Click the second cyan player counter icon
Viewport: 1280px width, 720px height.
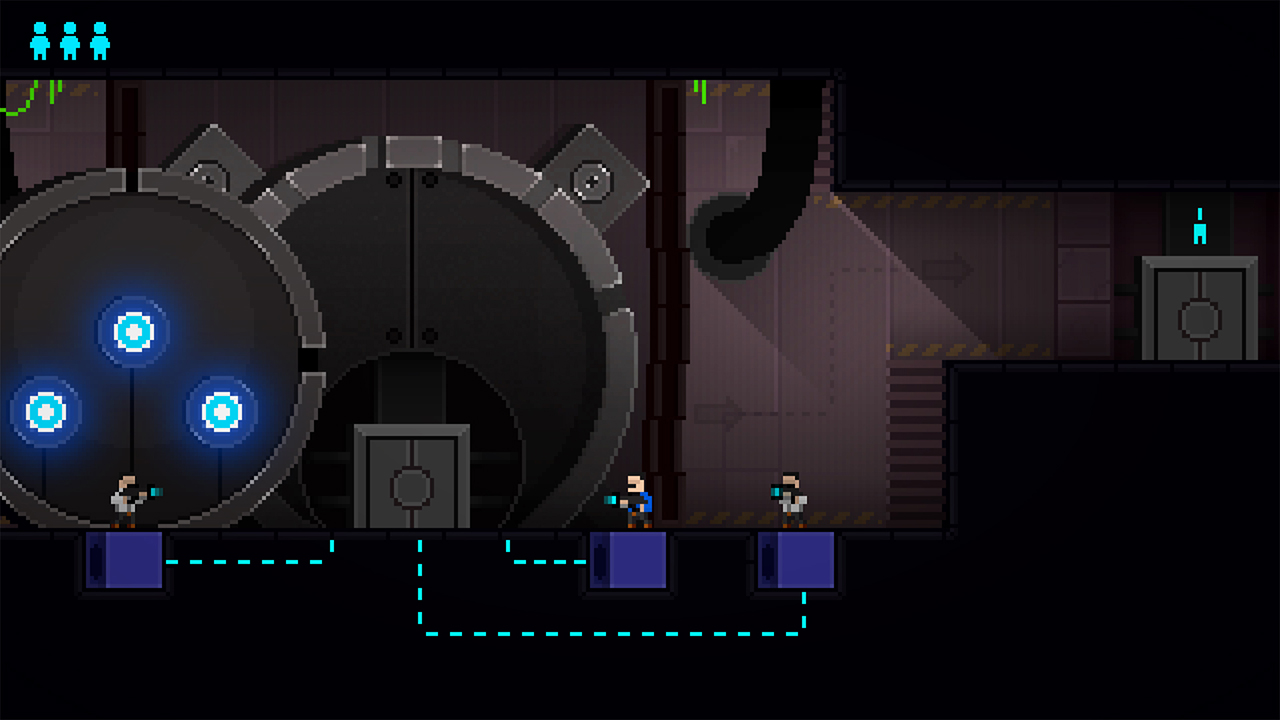68,38
